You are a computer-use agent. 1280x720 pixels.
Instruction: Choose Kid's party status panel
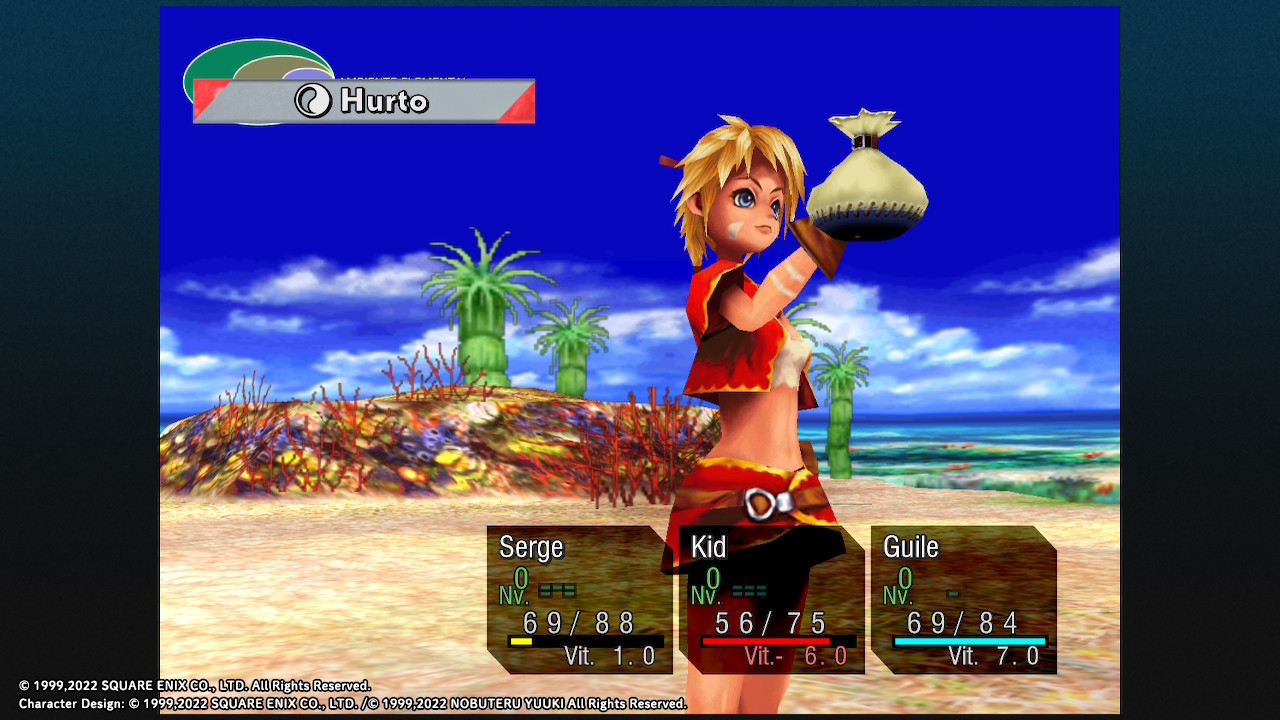(x=771, y=600)
